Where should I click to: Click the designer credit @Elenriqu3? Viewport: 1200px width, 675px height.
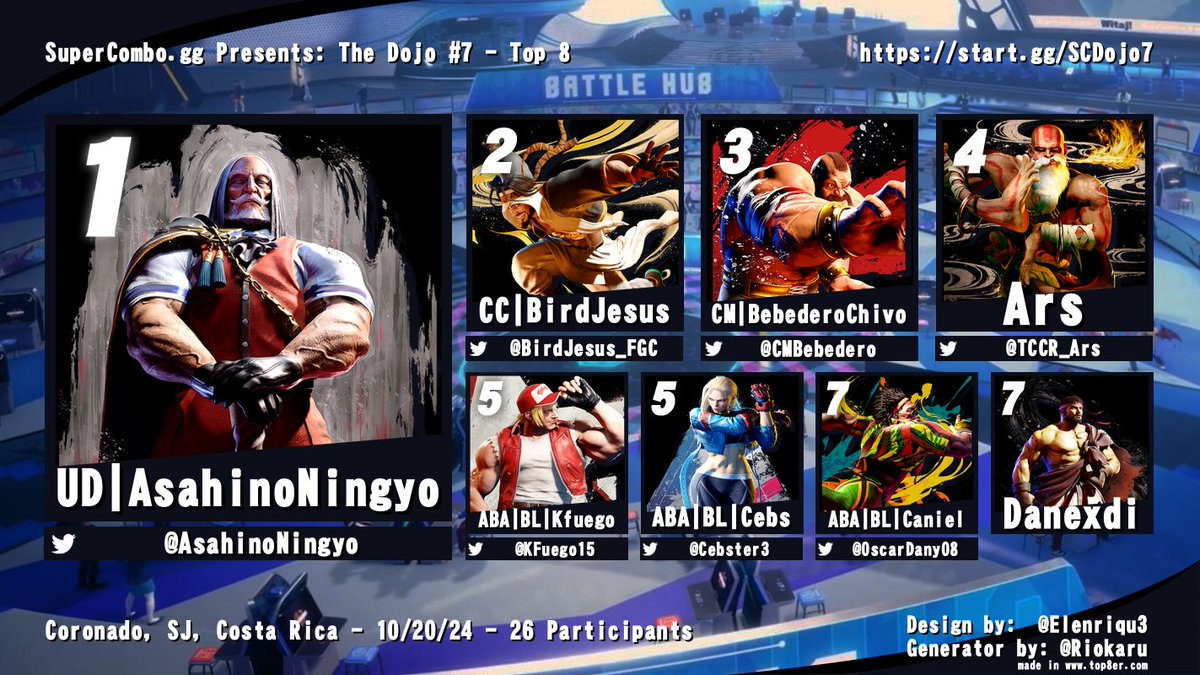1092,625
